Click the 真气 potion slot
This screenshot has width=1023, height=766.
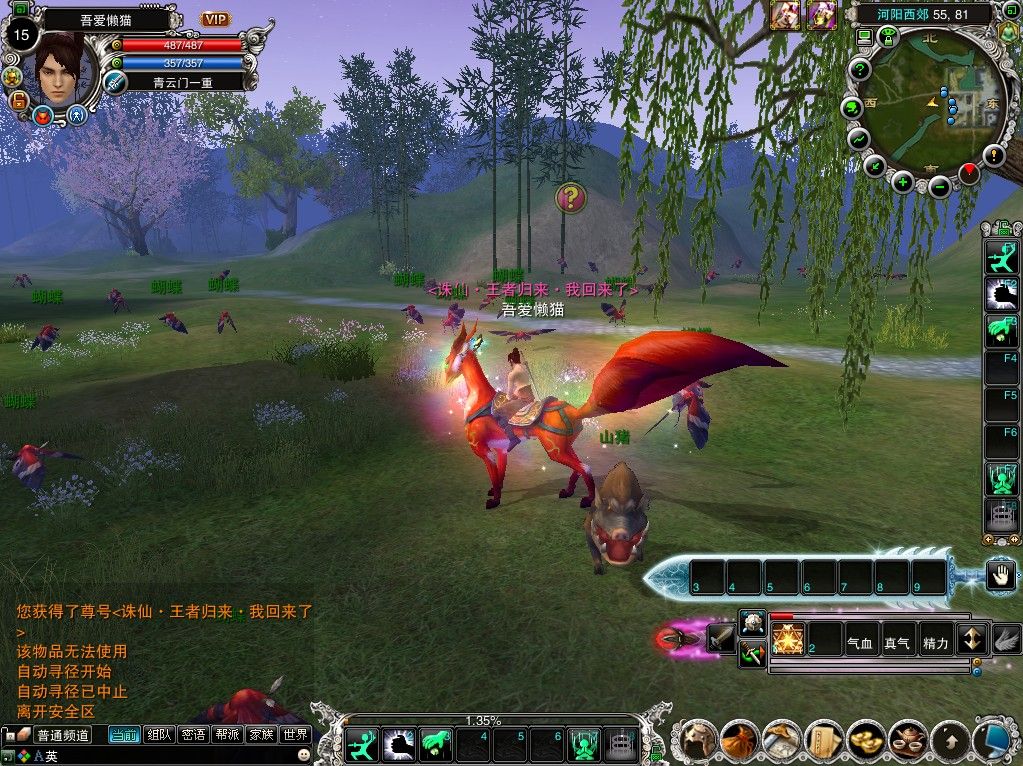pyautogui.click(x=897, y=643)
